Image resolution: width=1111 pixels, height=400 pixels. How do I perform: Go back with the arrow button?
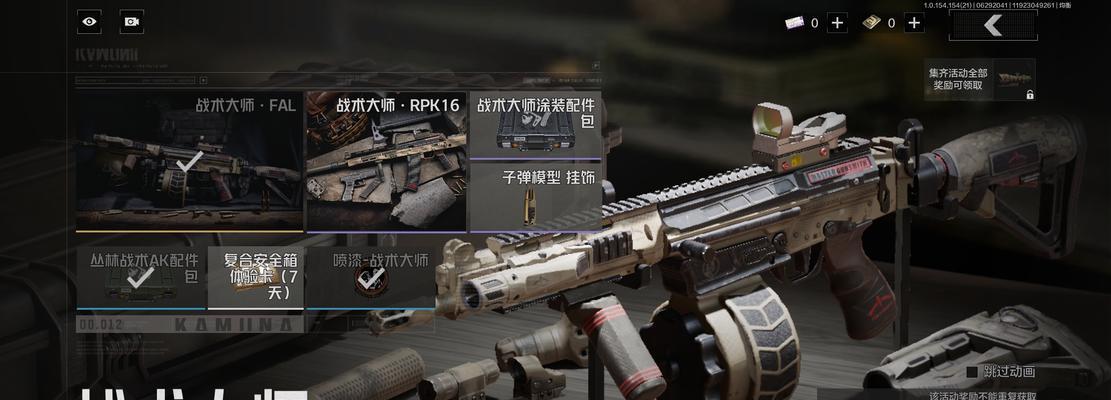pyautogui.click(x=993, y=27)
